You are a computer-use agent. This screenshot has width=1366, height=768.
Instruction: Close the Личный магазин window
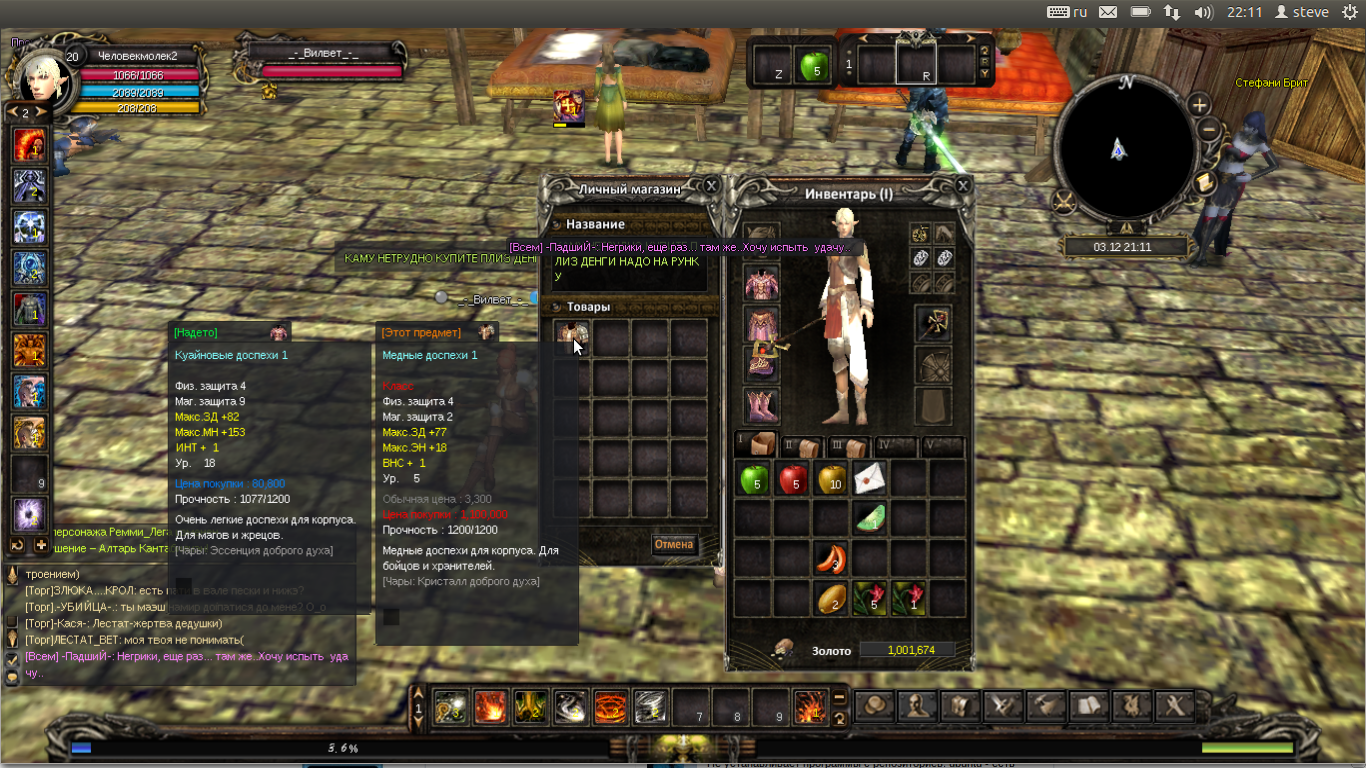point(711,186)
